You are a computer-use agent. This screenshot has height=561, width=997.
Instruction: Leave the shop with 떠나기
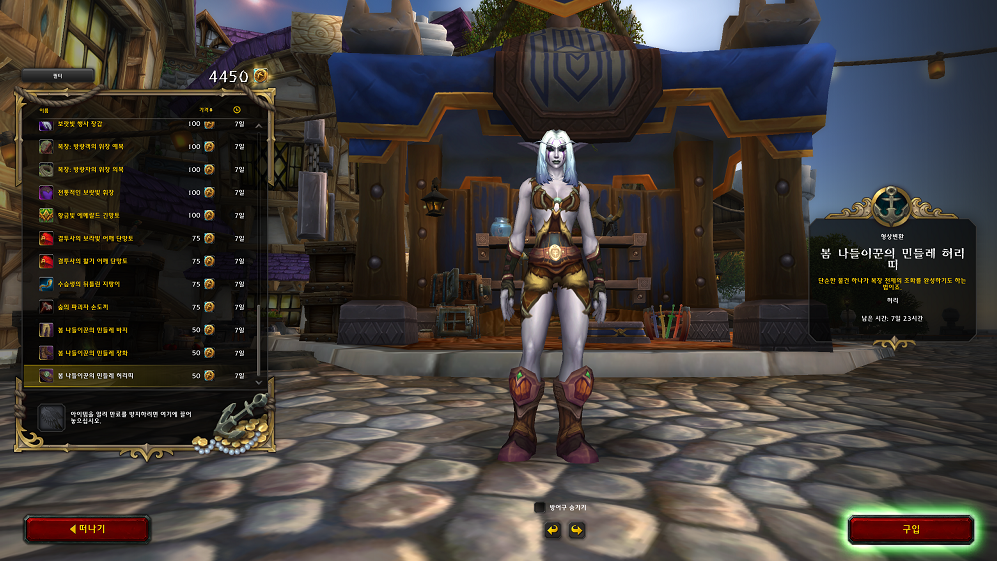click(x=87, y=529)
